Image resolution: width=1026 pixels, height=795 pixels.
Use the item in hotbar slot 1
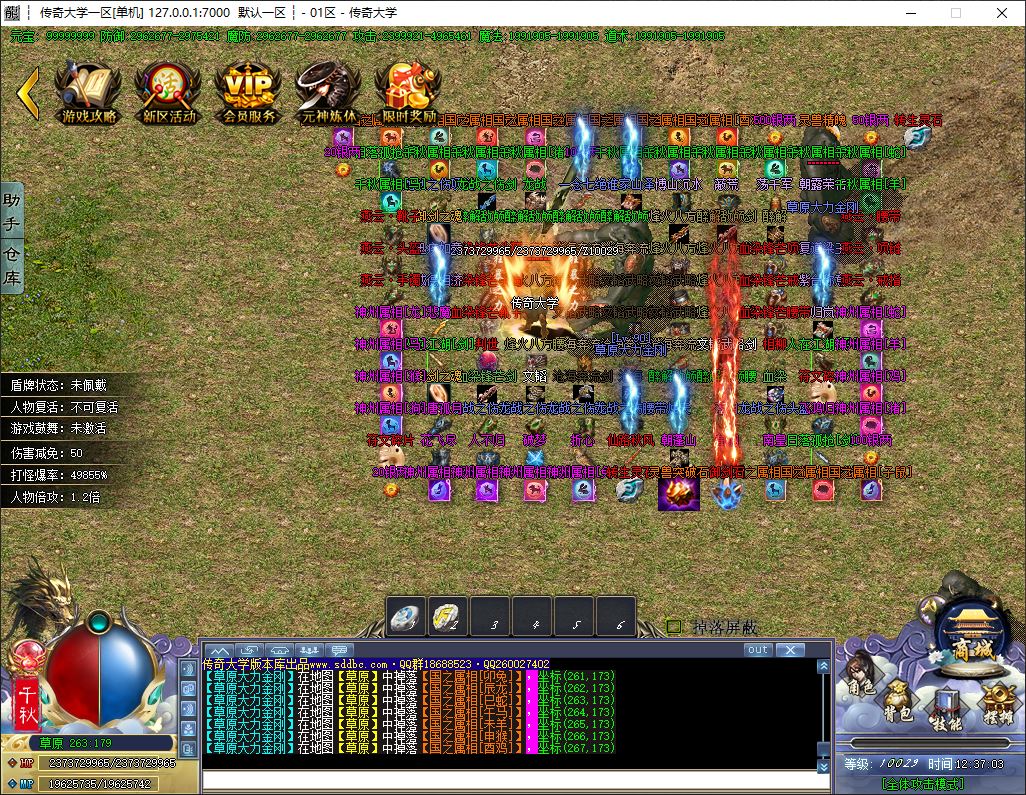407,617
